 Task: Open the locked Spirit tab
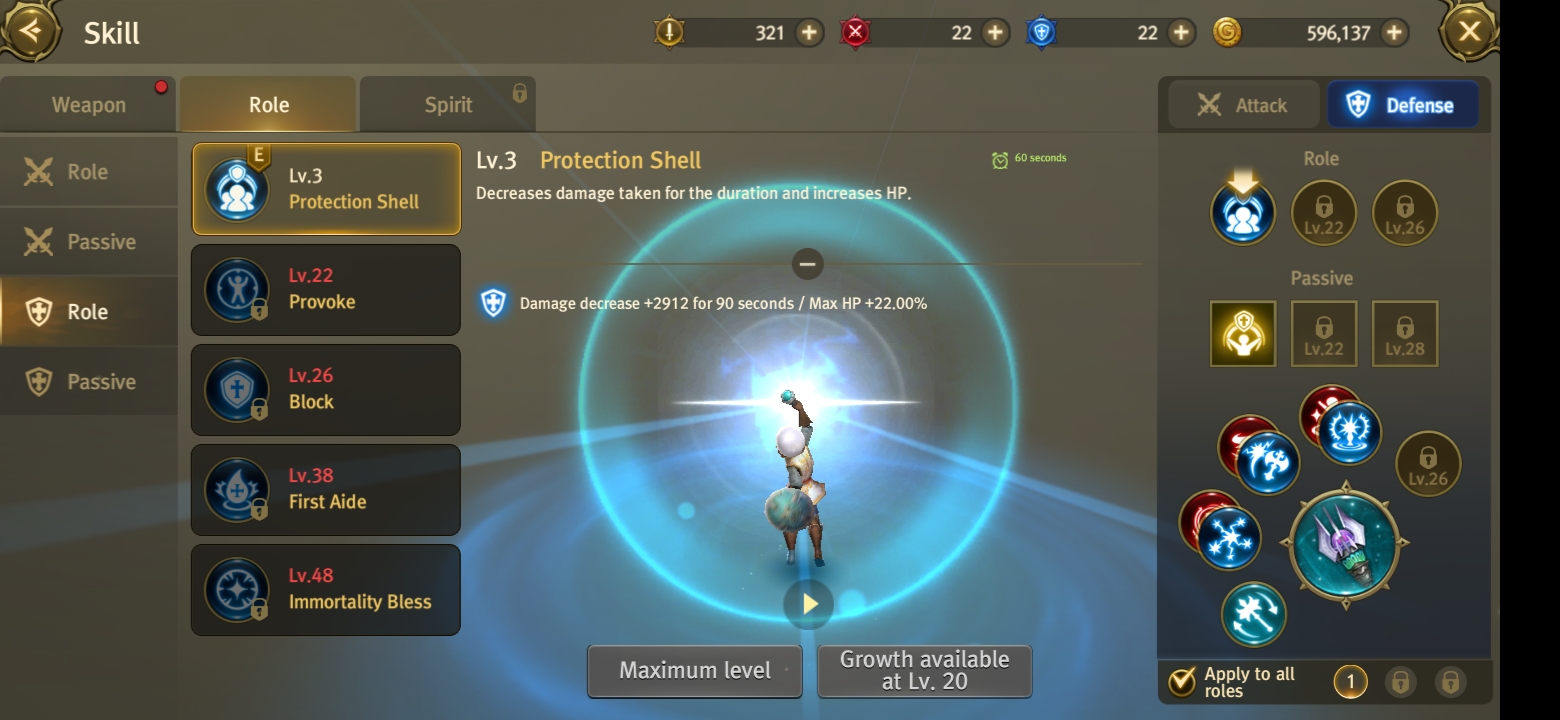click(448, 105)
